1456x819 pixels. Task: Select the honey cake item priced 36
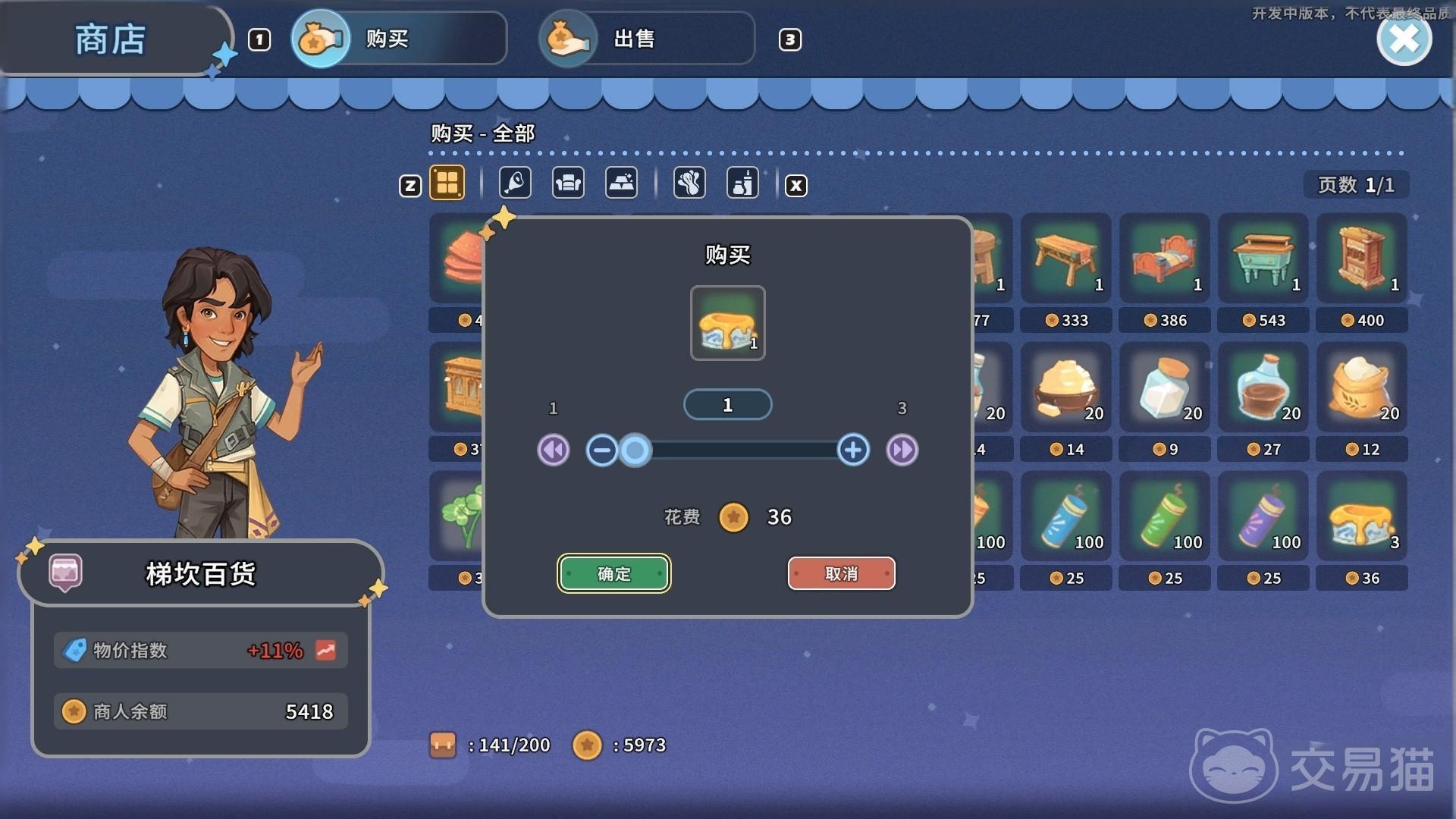pos(1361,517)
